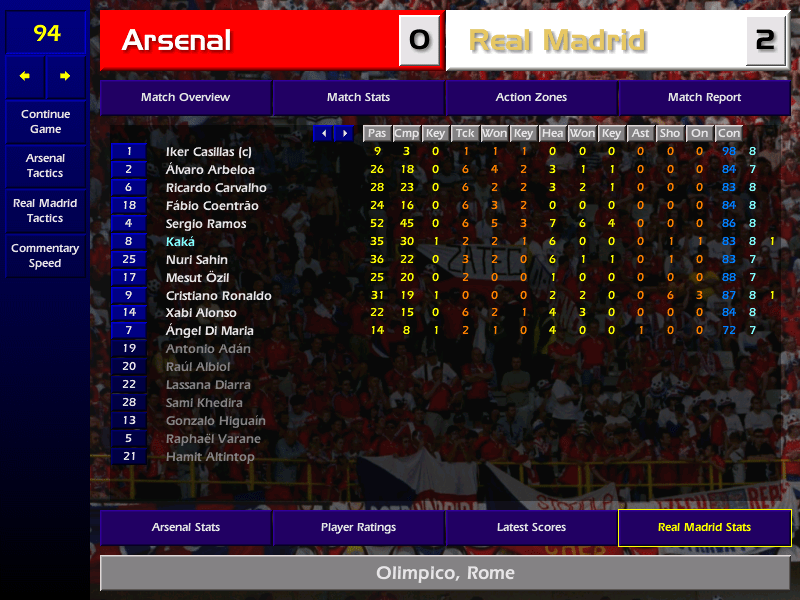800x600 pixels.
Task: Open the Match Report tab
Action: click(704, 97)
